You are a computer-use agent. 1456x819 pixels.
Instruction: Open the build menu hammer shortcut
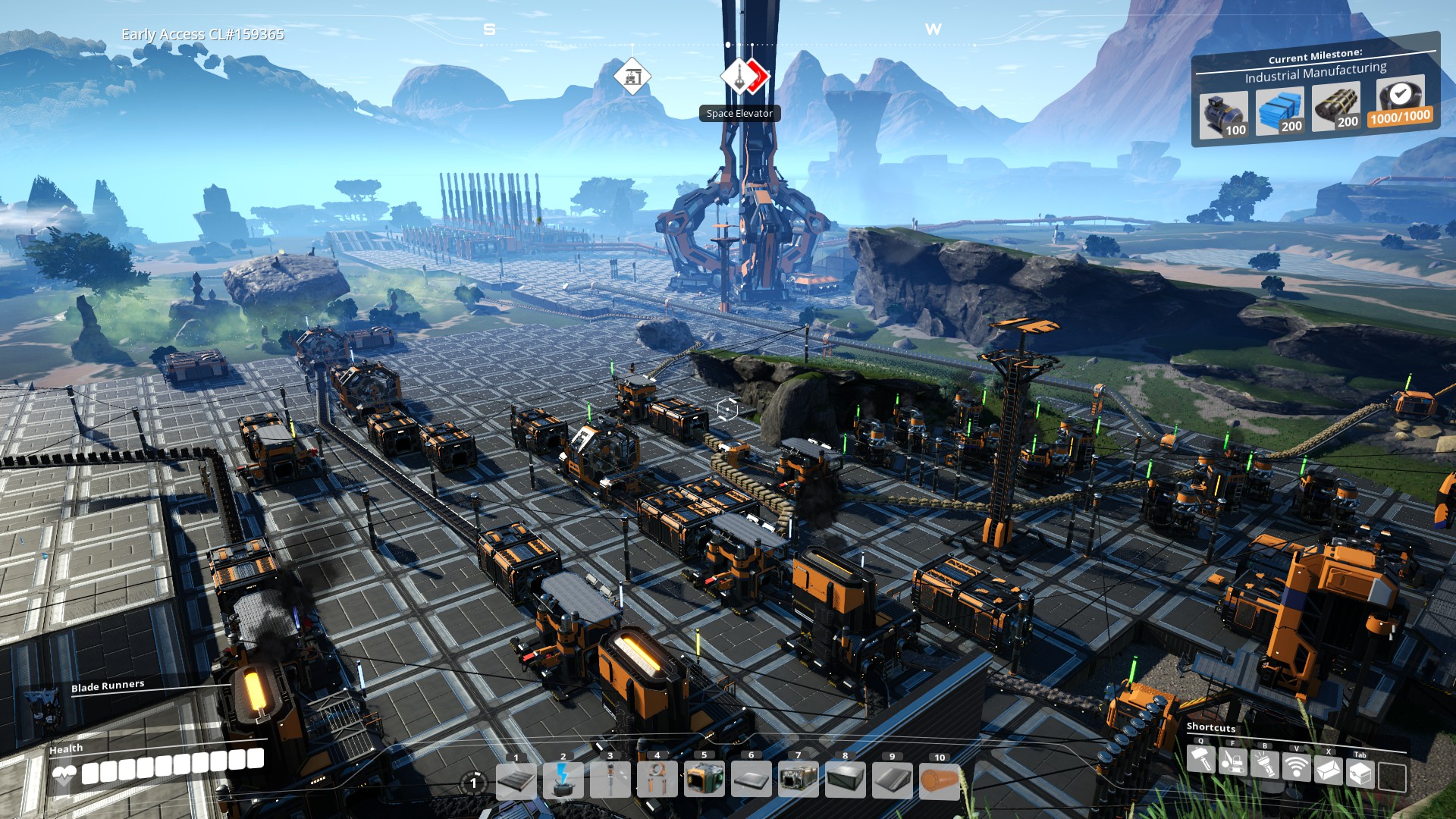click(1200, 759)
